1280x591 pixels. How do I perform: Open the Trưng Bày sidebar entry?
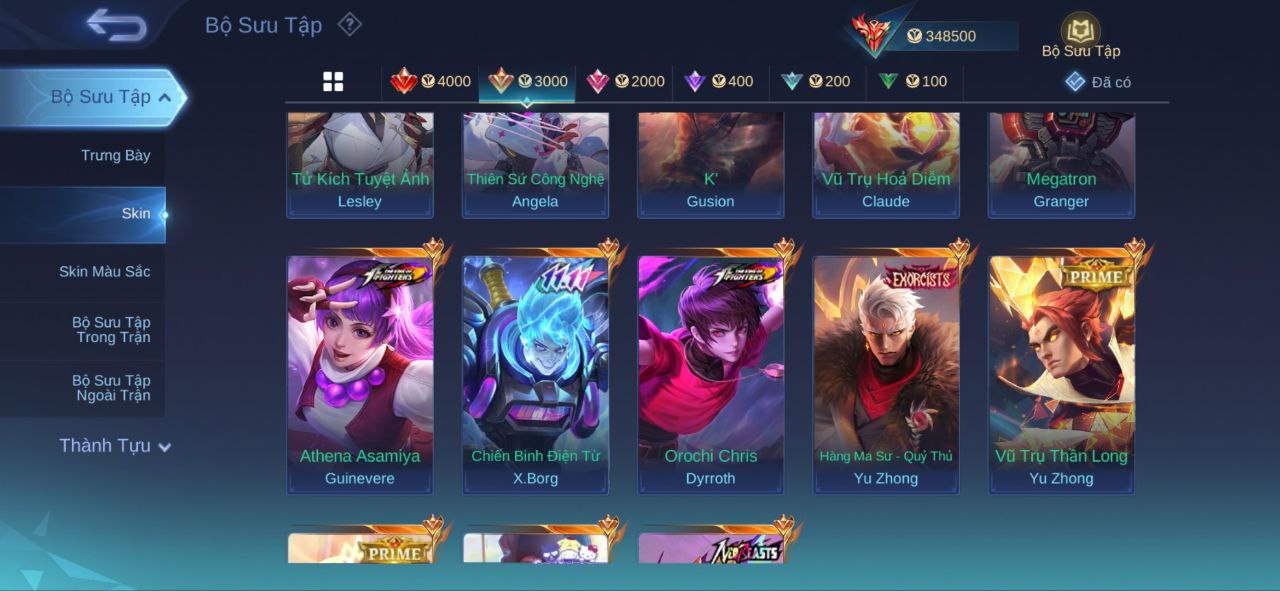click(x=115, y=155)
